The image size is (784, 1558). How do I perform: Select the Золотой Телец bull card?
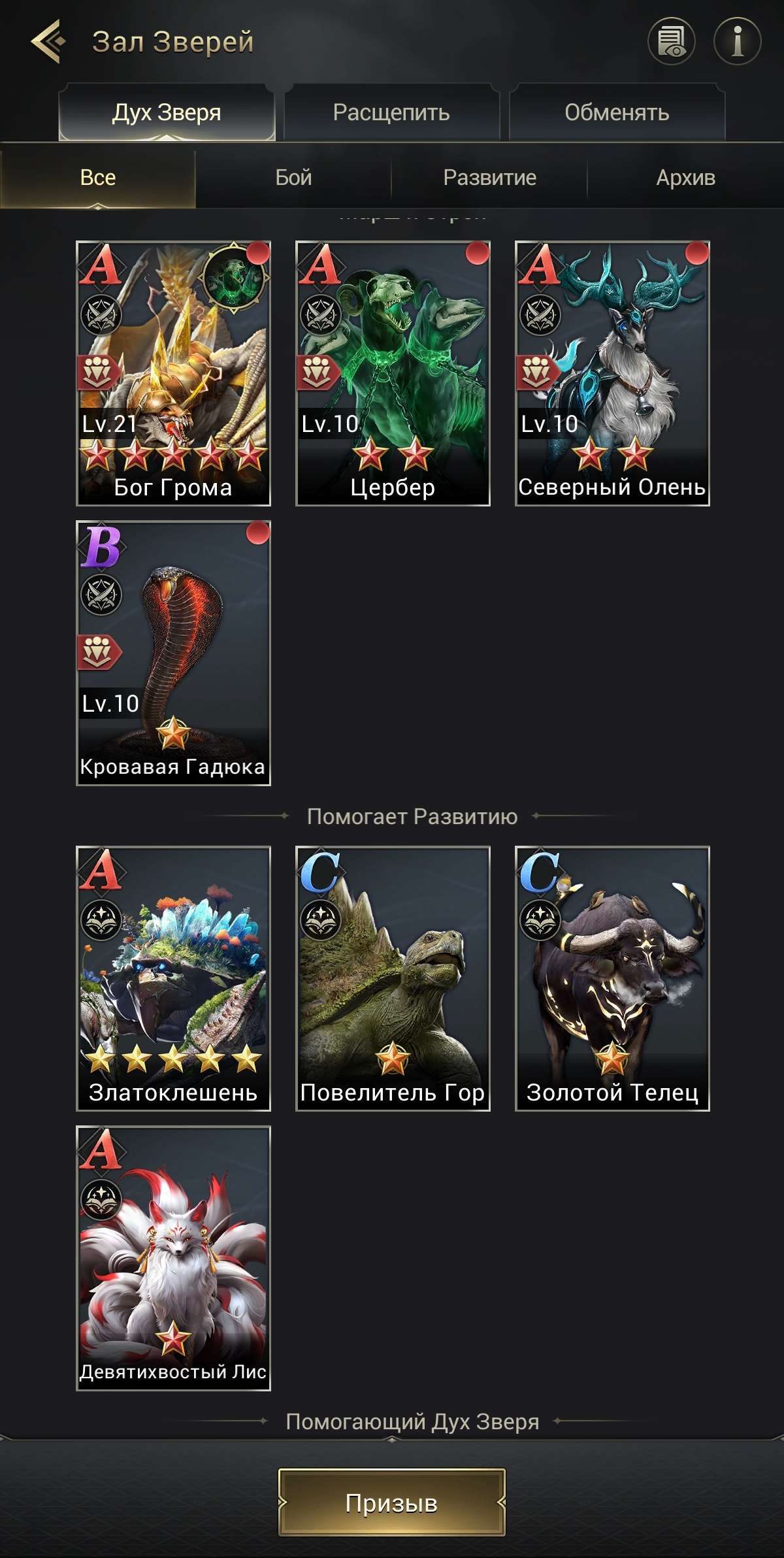click(612, 978)
